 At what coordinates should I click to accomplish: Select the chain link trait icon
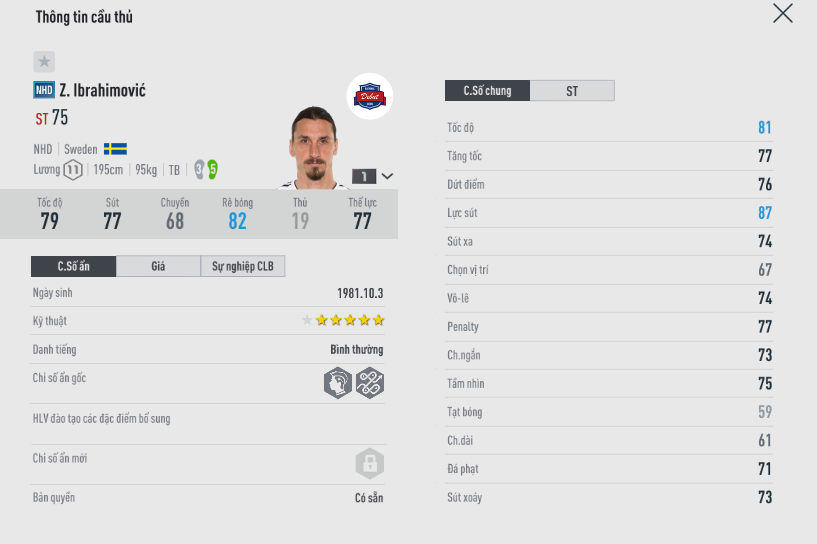370,383
